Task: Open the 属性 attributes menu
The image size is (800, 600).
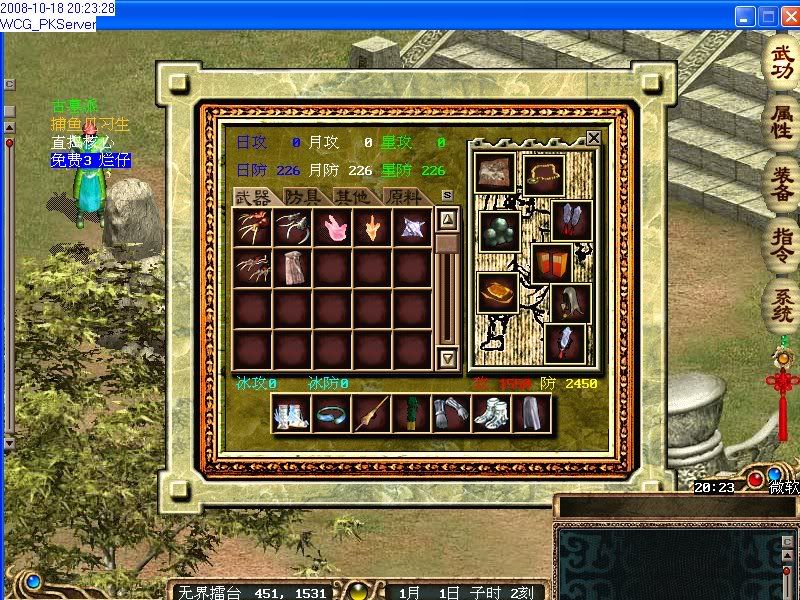Action: click(x=780, y=124)
